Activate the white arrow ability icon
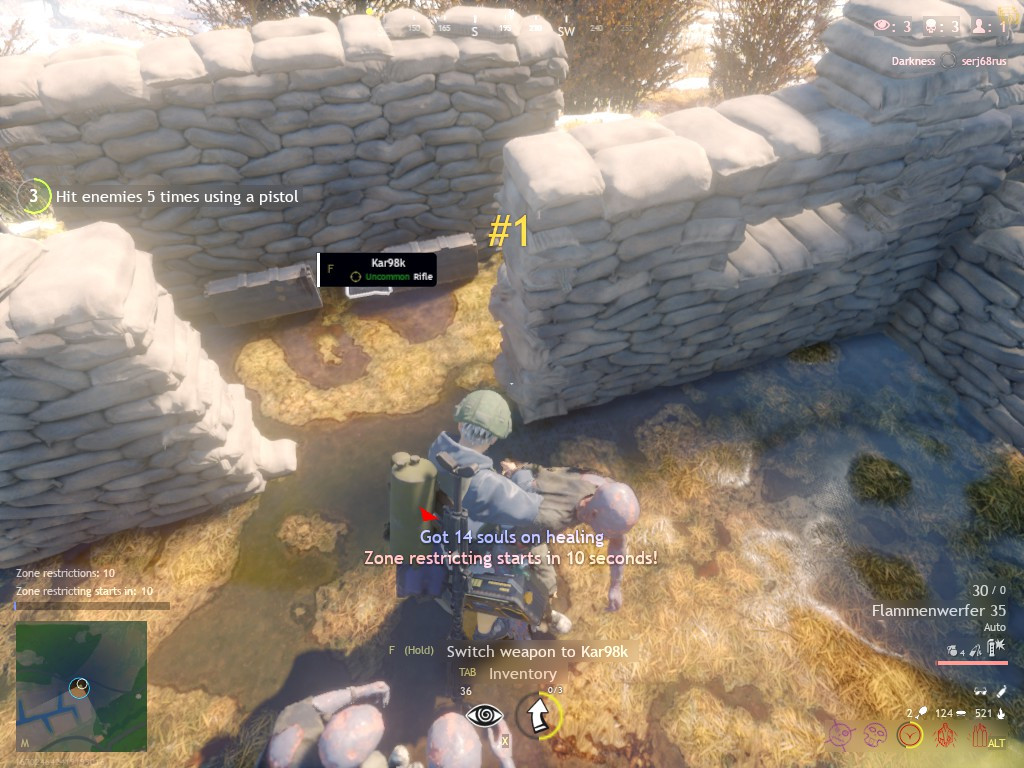 537,715
